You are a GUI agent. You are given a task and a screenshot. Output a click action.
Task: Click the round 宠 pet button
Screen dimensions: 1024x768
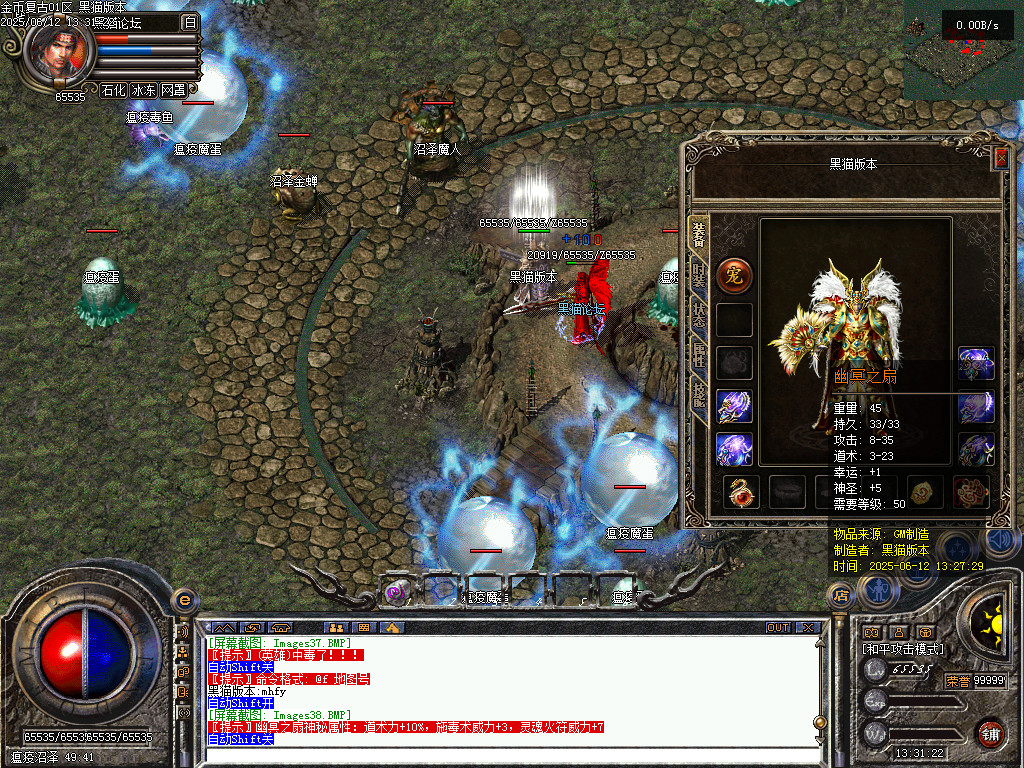click(x=734, y=274)
